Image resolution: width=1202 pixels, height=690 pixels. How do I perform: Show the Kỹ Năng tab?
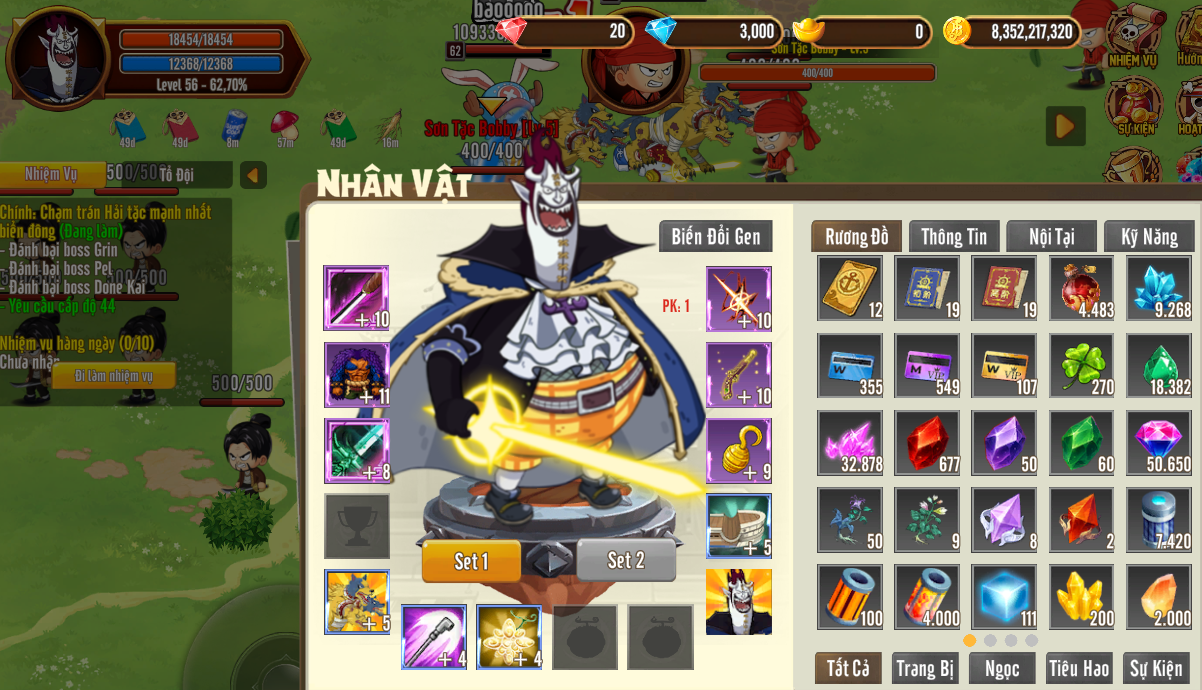click(x=1149, y=237)
